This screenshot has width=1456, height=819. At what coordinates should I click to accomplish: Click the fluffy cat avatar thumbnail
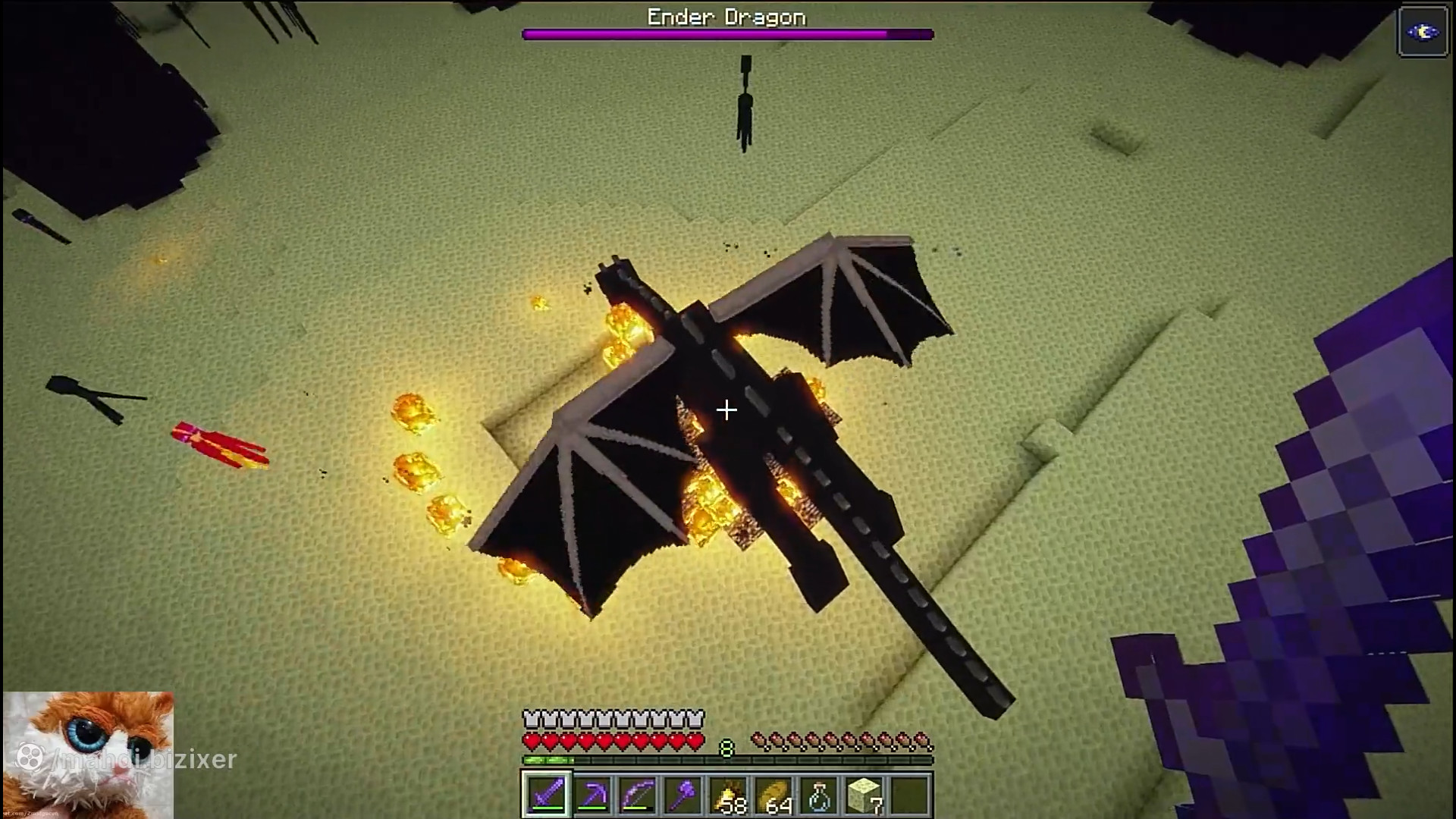coord(88,754)
